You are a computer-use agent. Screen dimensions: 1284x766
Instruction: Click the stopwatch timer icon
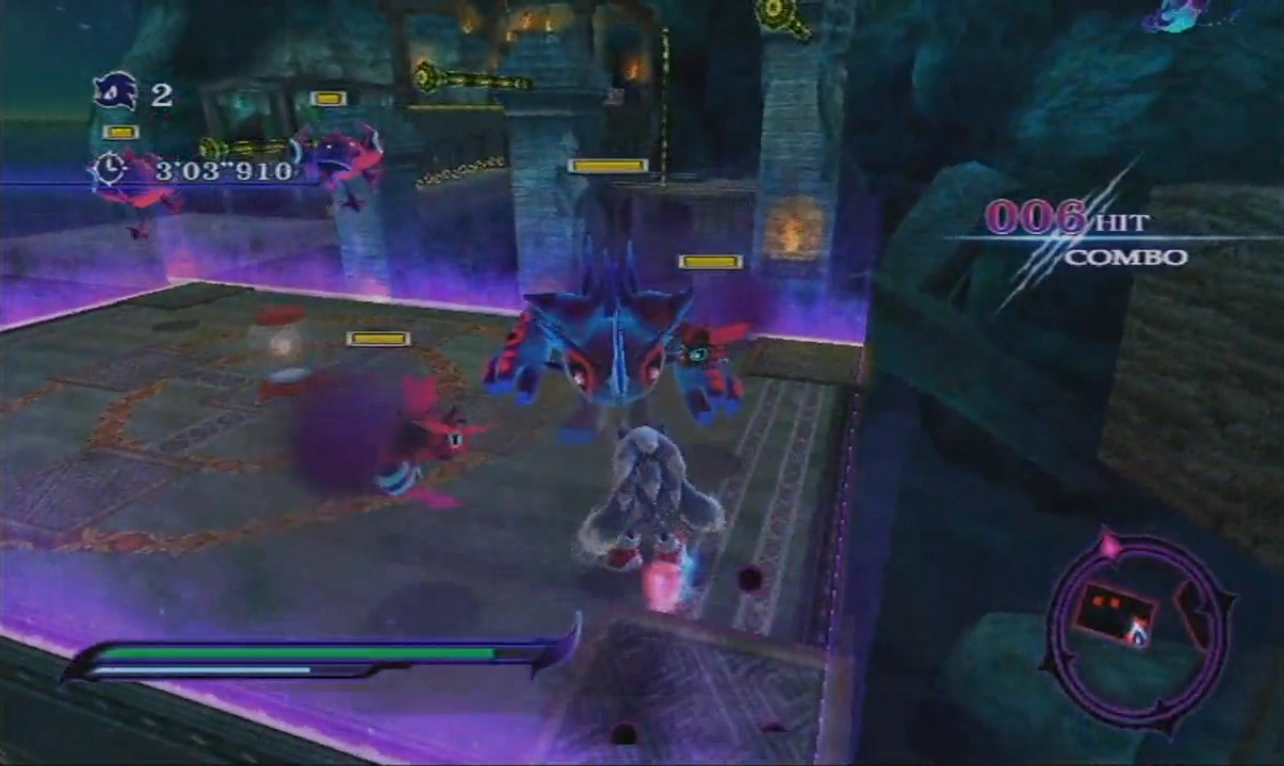108,169
